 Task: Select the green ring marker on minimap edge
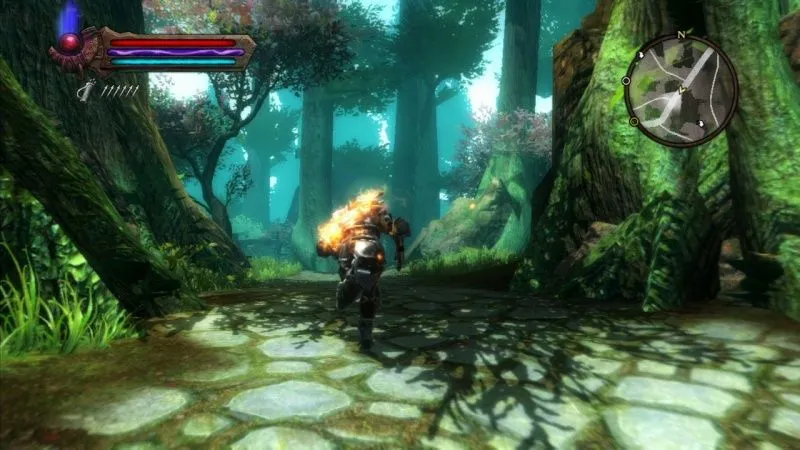(x=634, y=121)
